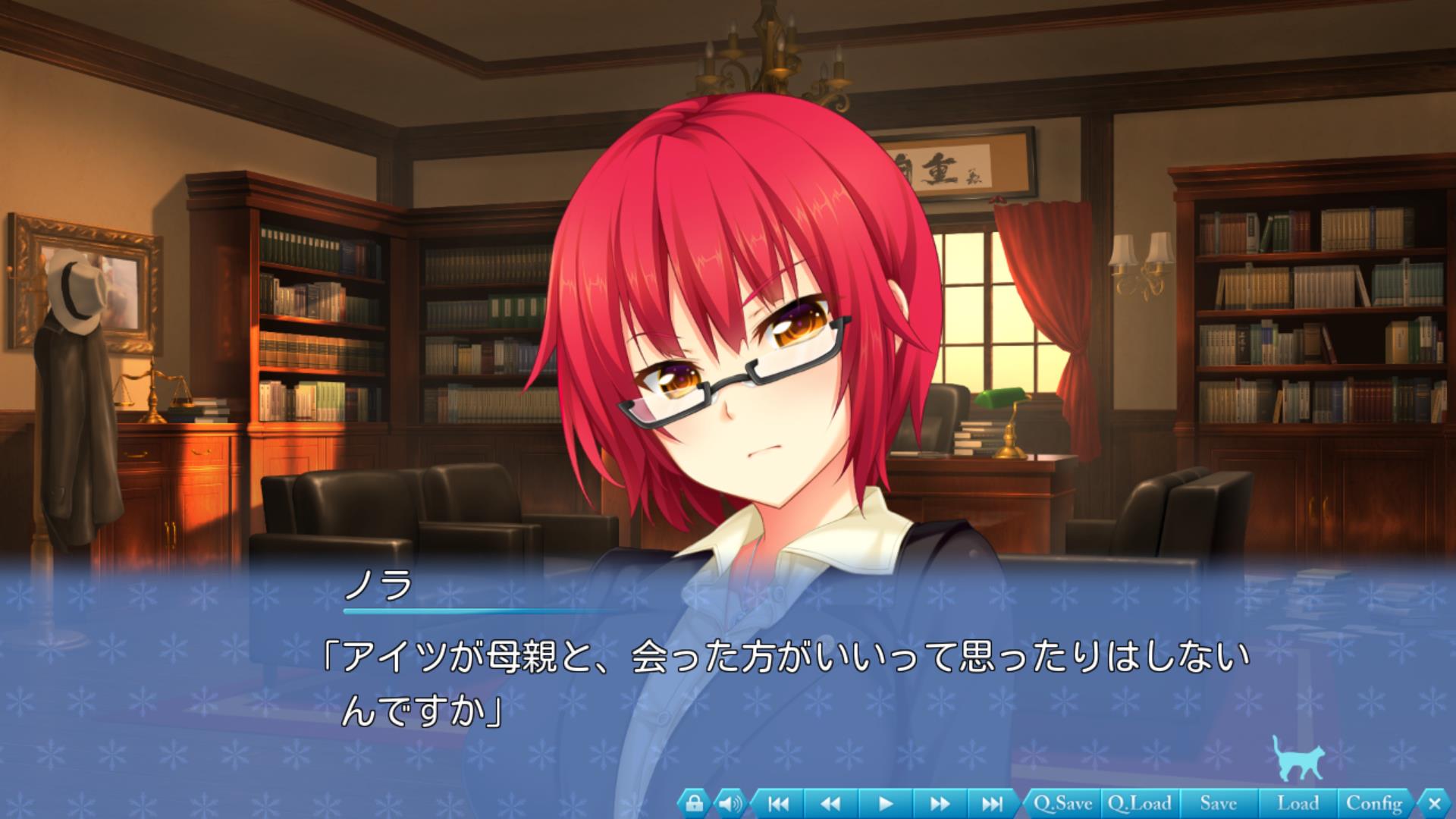This screenshot has height=819, width=1456.
Task: Fast-forward with the double-right arrow button
Action: [939, 803]
